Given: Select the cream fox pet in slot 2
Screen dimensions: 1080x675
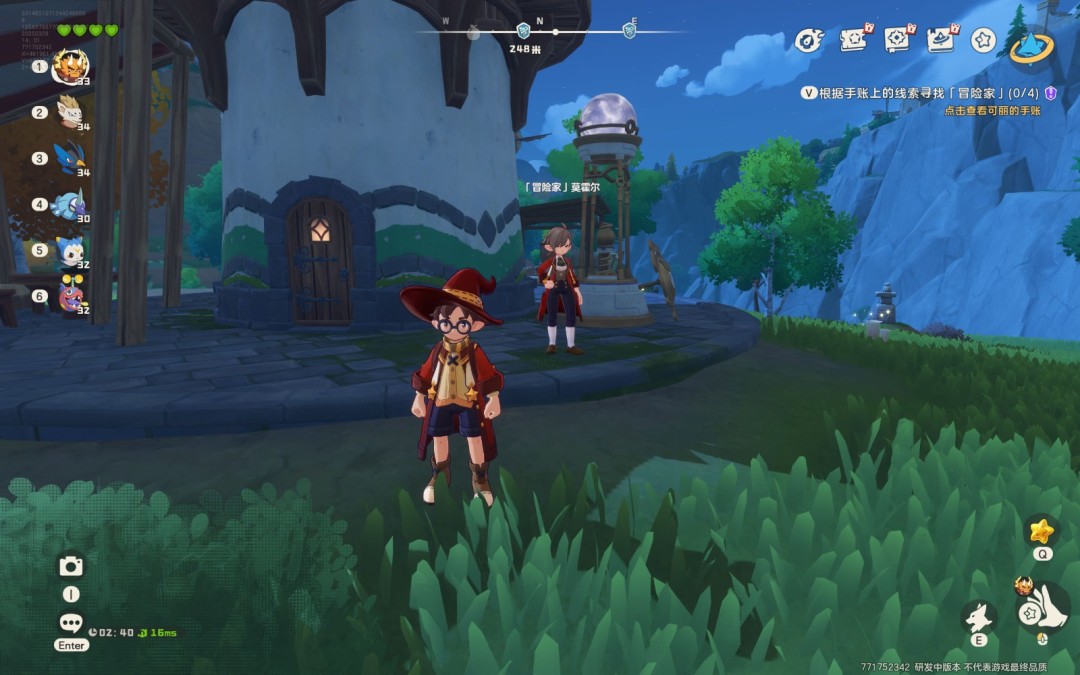Looking at the screenshot, I should point(70,112).
